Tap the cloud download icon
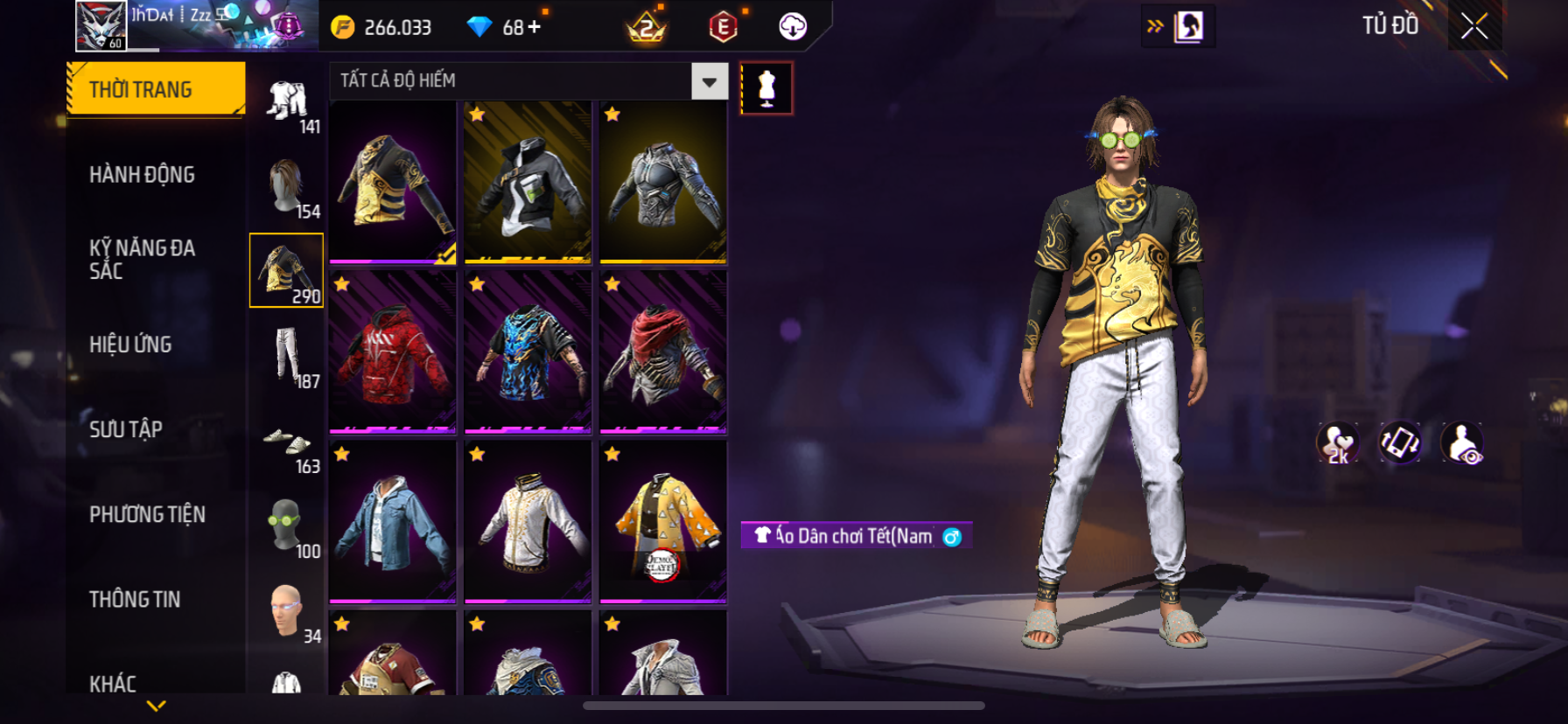The width and height of the screenshot is (1568, 724). 793,27
